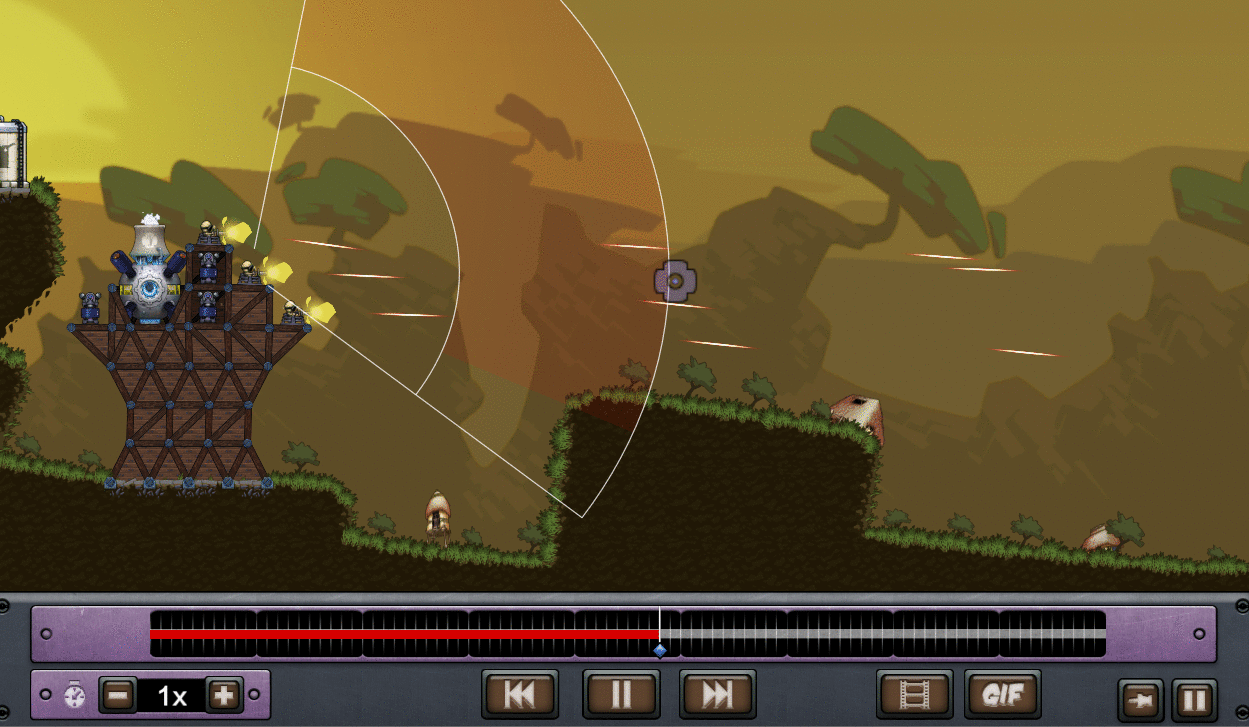Decrease replay speed with the minus button
Image resolution: width=1249 pixels, height=727 pixels.
coord(118,694)
